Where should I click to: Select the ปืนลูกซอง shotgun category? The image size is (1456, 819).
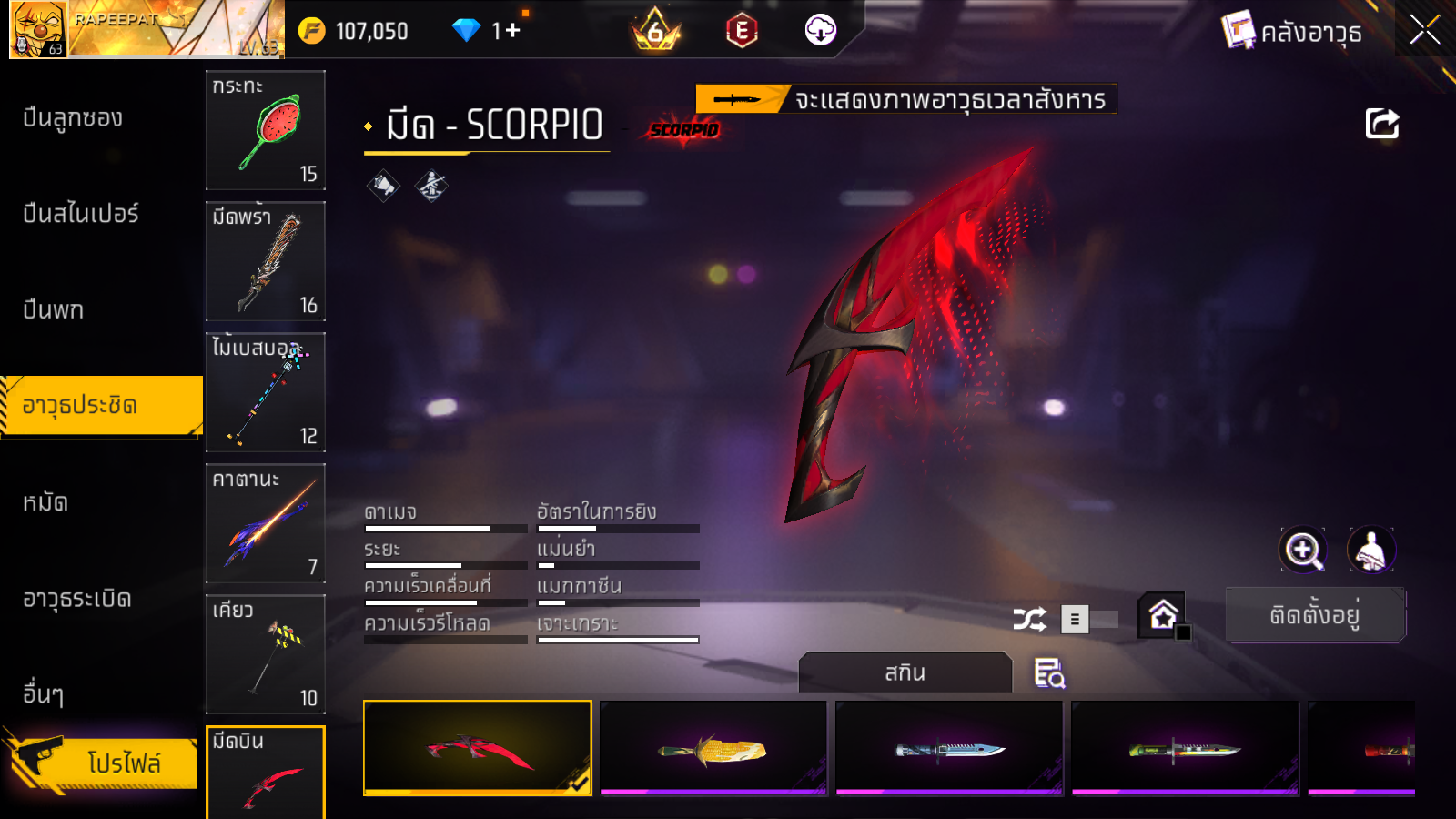pyautogui.click(x=73, y=118)
